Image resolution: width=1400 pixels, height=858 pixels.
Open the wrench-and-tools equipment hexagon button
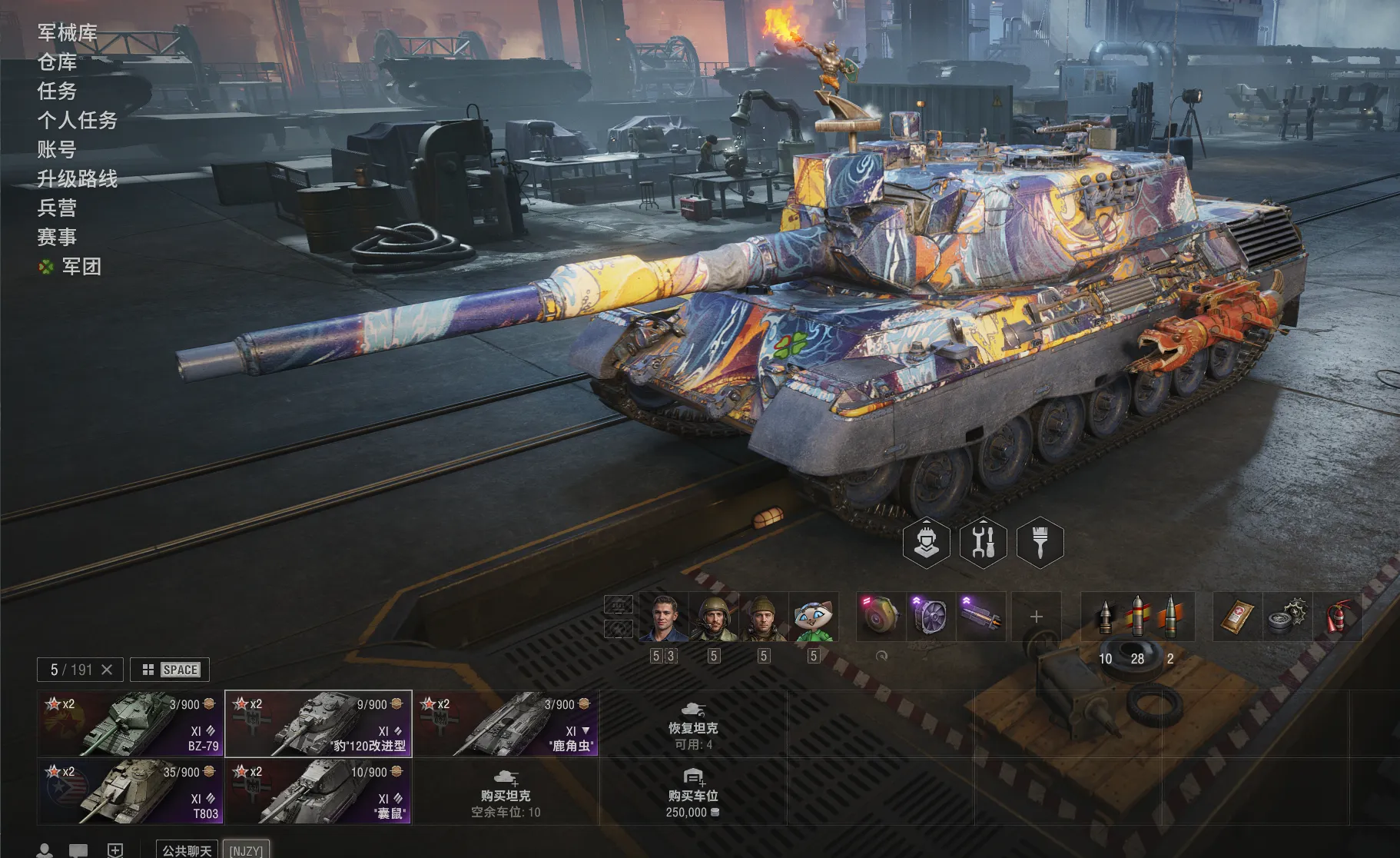[x=983, y=542]
